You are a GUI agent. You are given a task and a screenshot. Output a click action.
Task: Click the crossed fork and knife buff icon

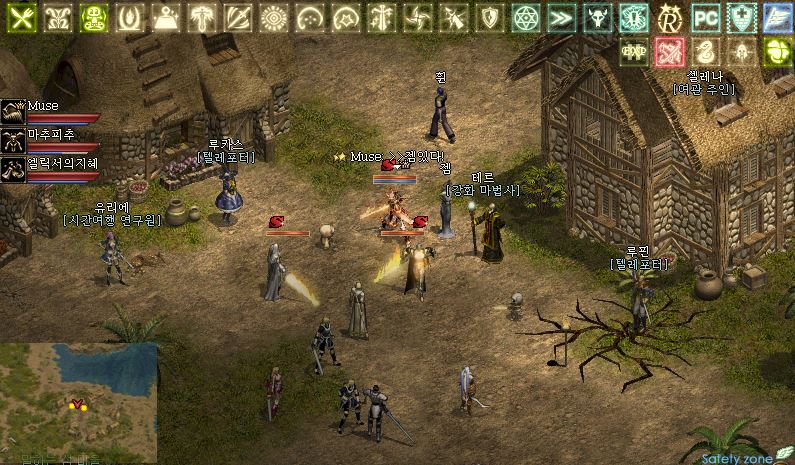[17, 18]
